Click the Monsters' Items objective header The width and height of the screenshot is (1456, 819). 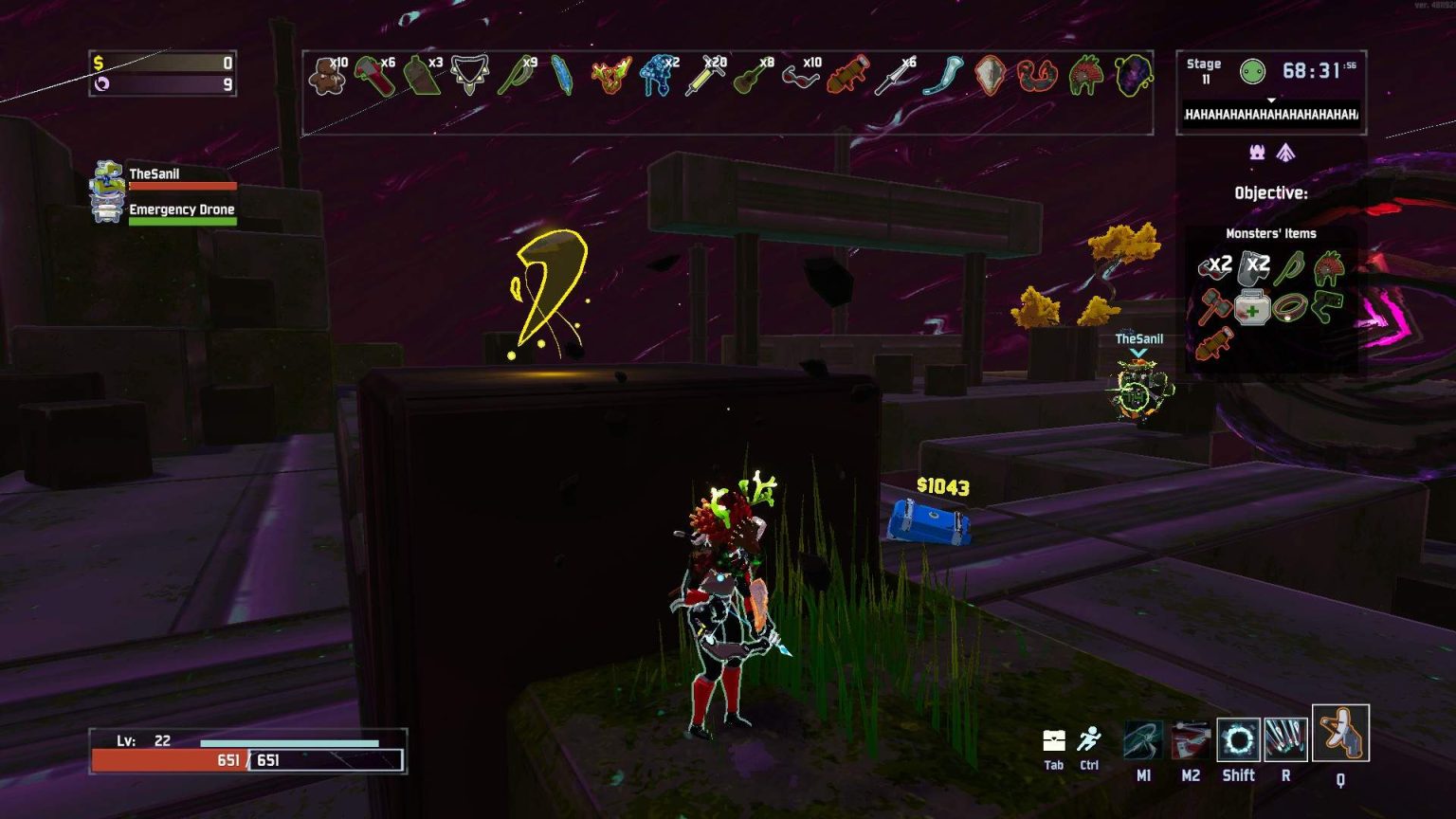1272,233
